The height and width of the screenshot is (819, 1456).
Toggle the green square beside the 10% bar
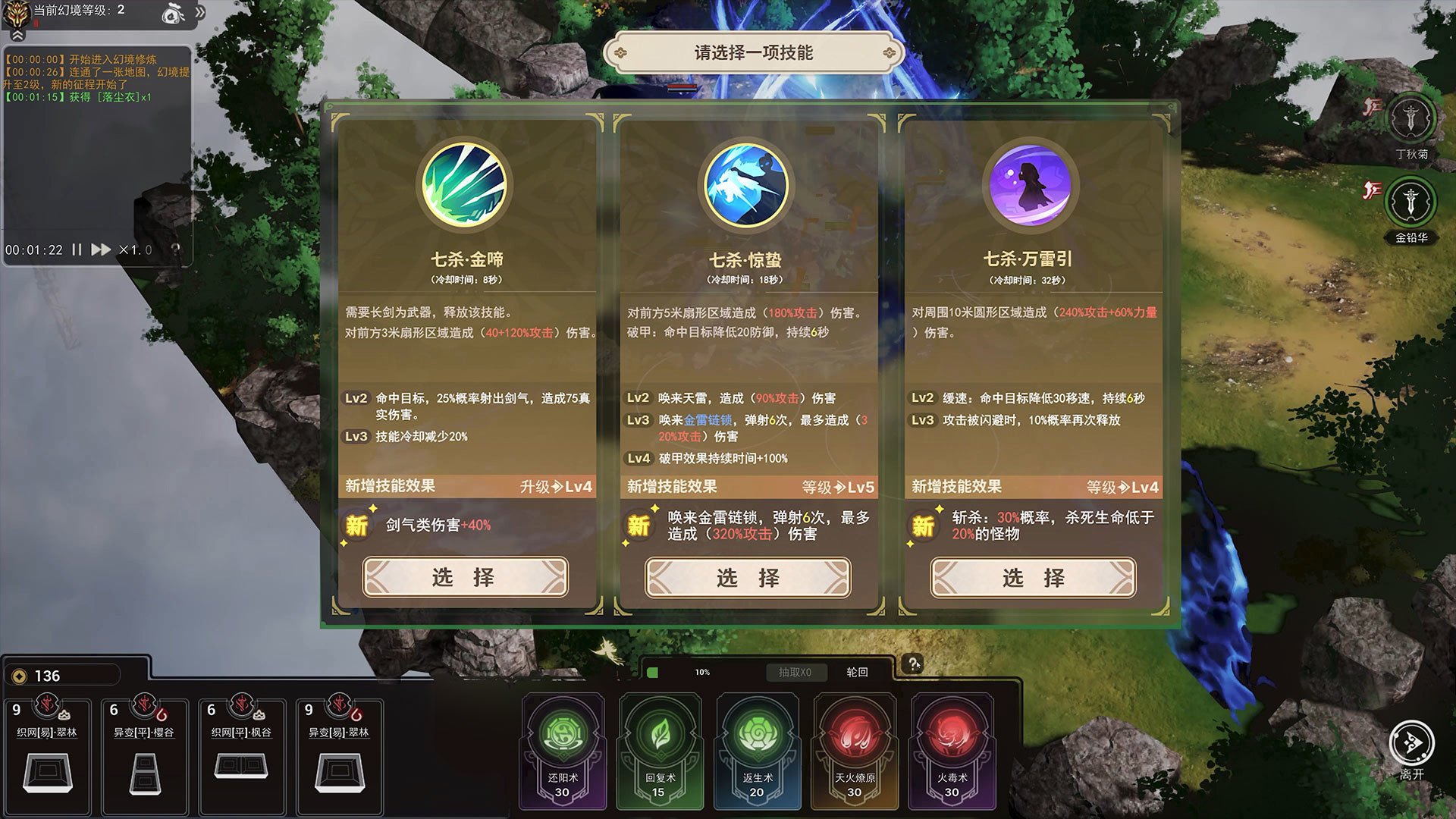(652, 672)
